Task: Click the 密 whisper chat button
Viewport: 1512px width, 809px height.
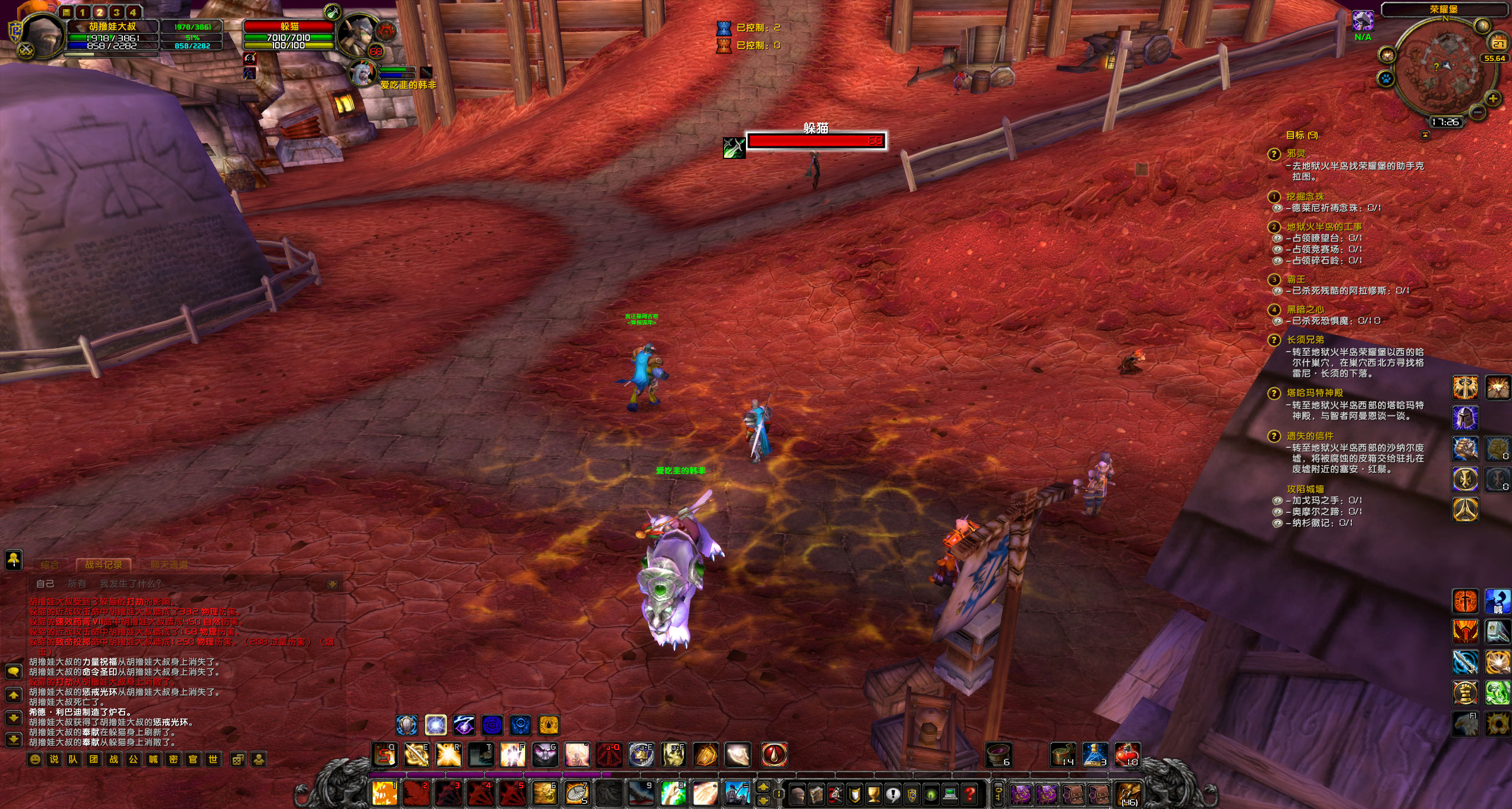Action: [173, 759]
